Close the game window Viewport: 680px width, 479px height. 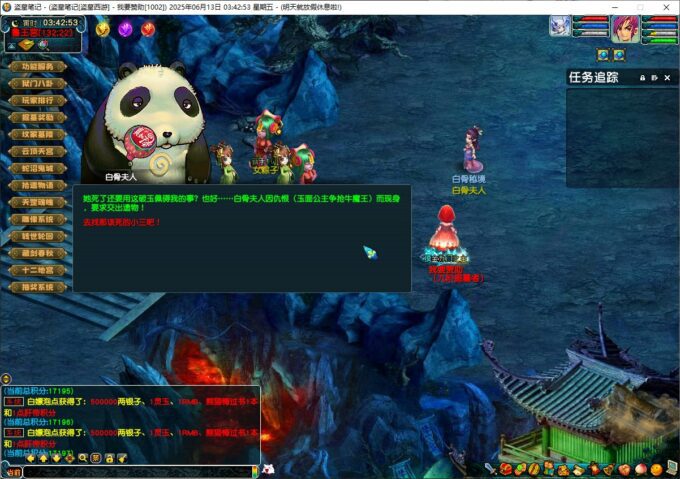667,6
